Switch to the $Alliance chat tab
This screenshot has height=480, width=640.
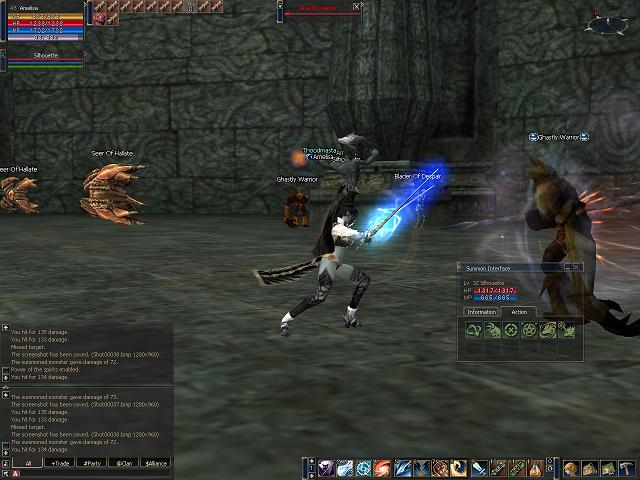pyautogui.click(x=155, y=463)
